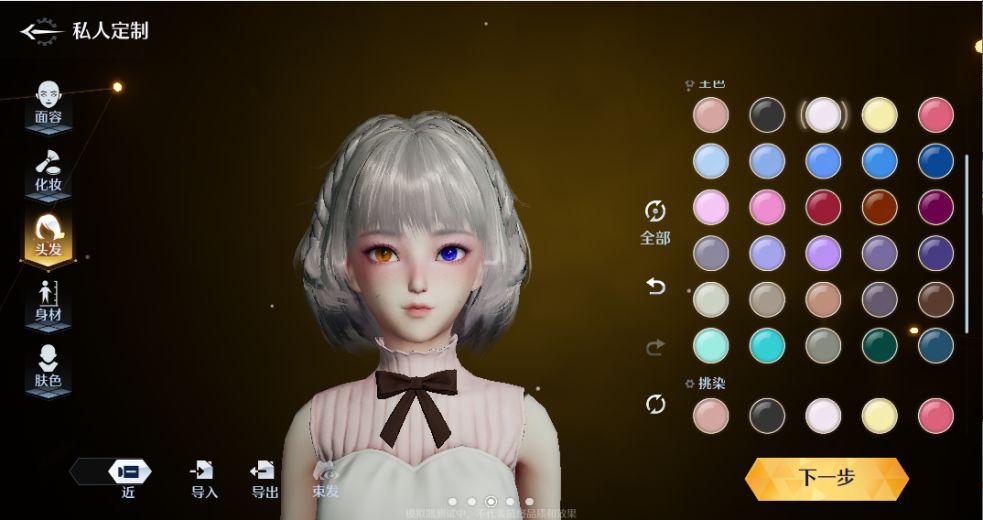This screenshot has width=983, height=520.
Task: Pick the brown main hair swatch
Action: (x=935, y=299)
